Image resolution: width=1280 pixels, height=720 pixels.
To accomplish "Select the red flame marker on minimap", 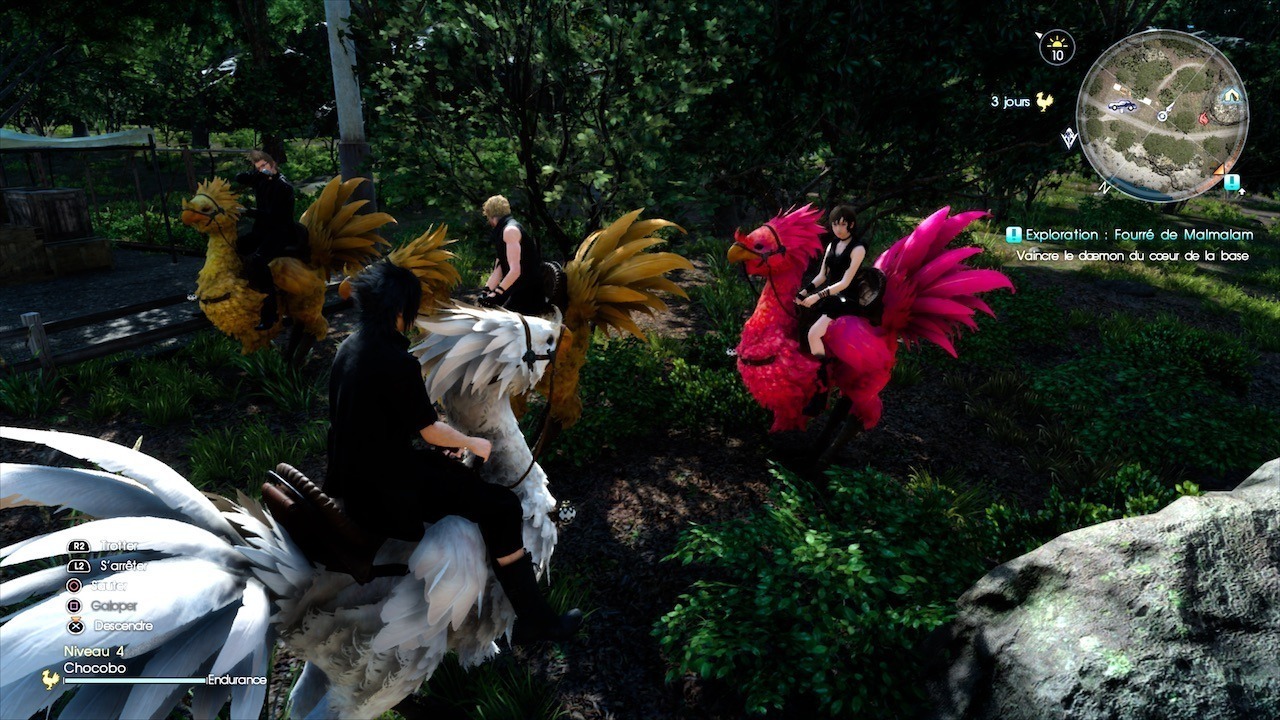I will [x=1203, y=118].
